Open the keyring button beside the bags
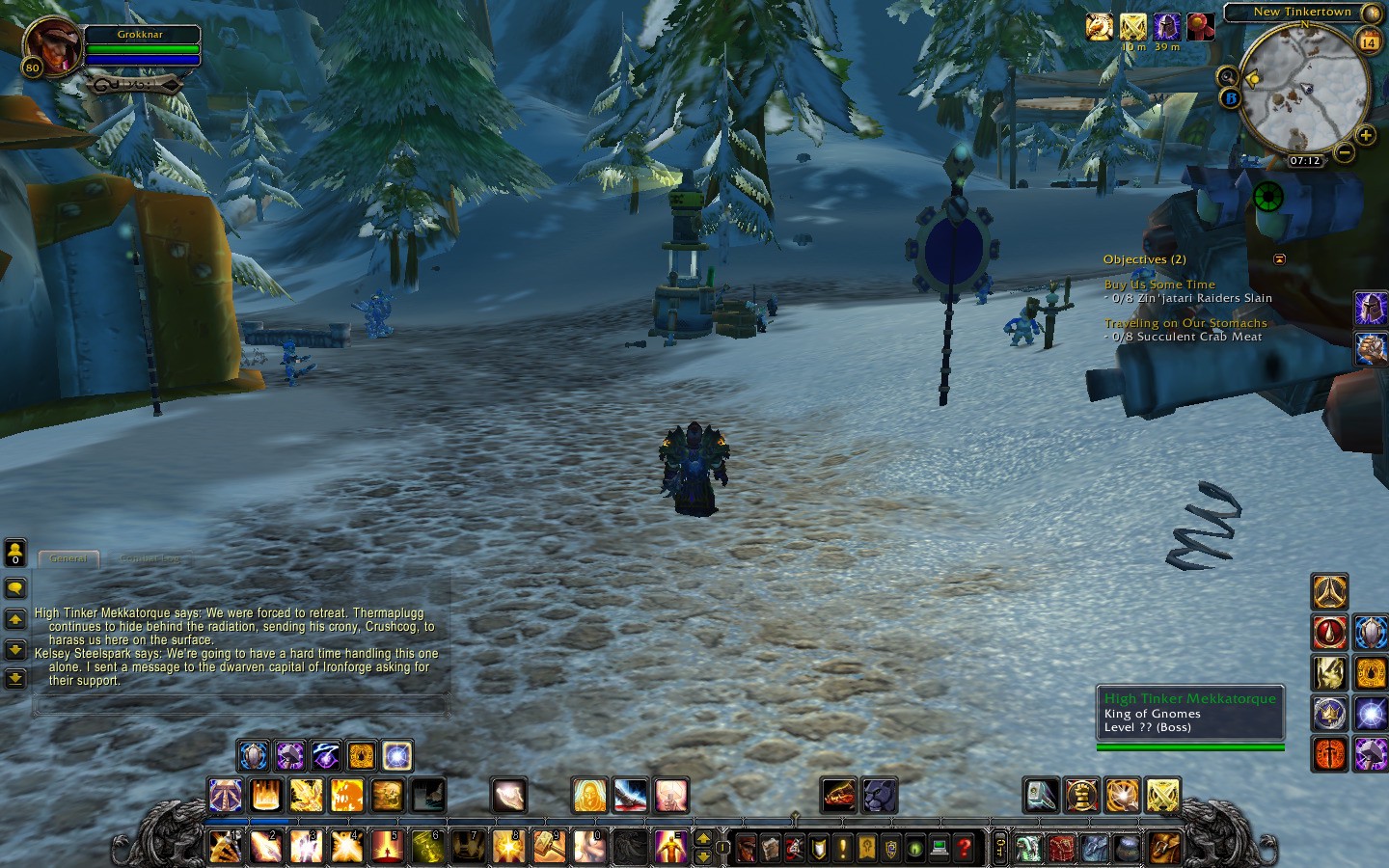The height and width of the screenshot is (868, 1389). 1000,848
